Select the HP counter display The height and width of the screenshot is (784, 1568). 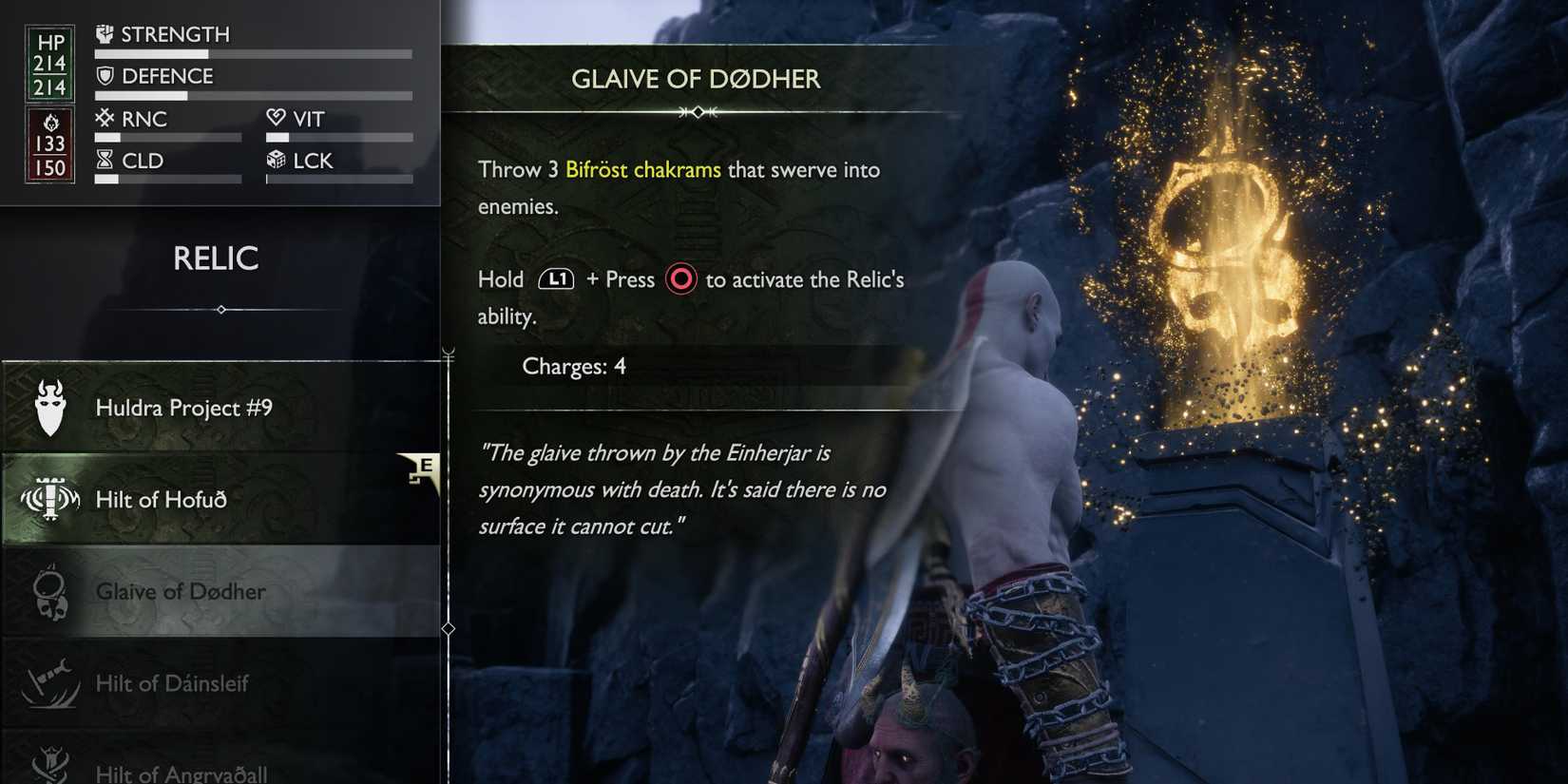(49, 62)
